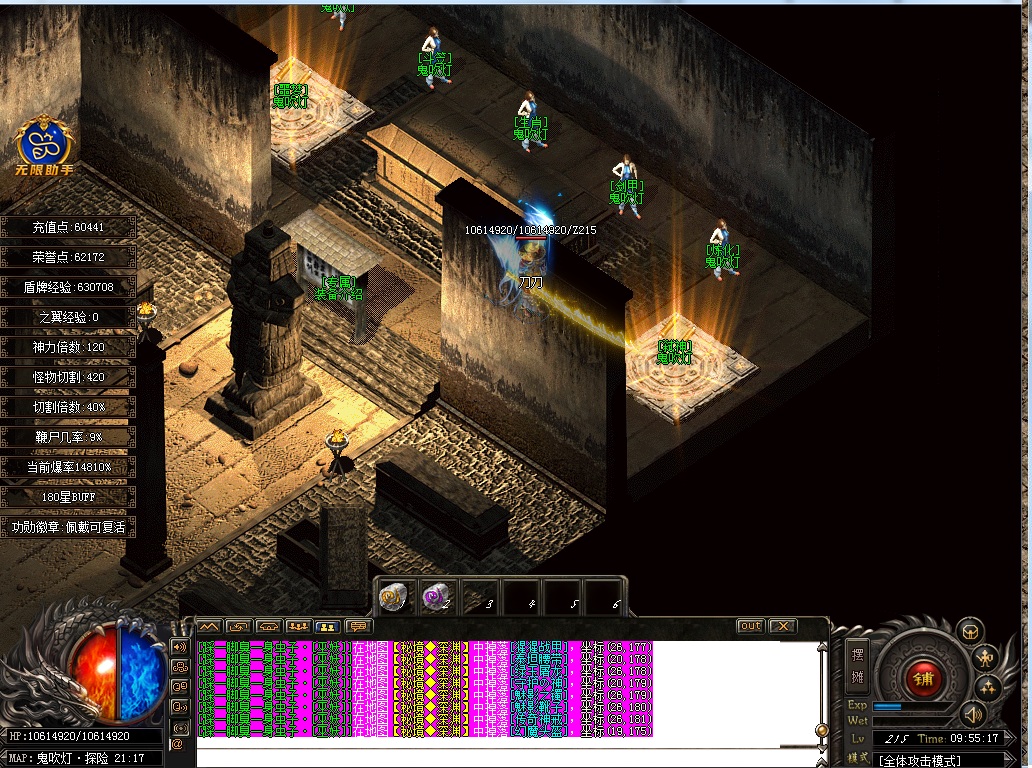Select the highlighted two-person chat tab
Viewport: 1032px width, 768px height.
(x=326, y=626)
